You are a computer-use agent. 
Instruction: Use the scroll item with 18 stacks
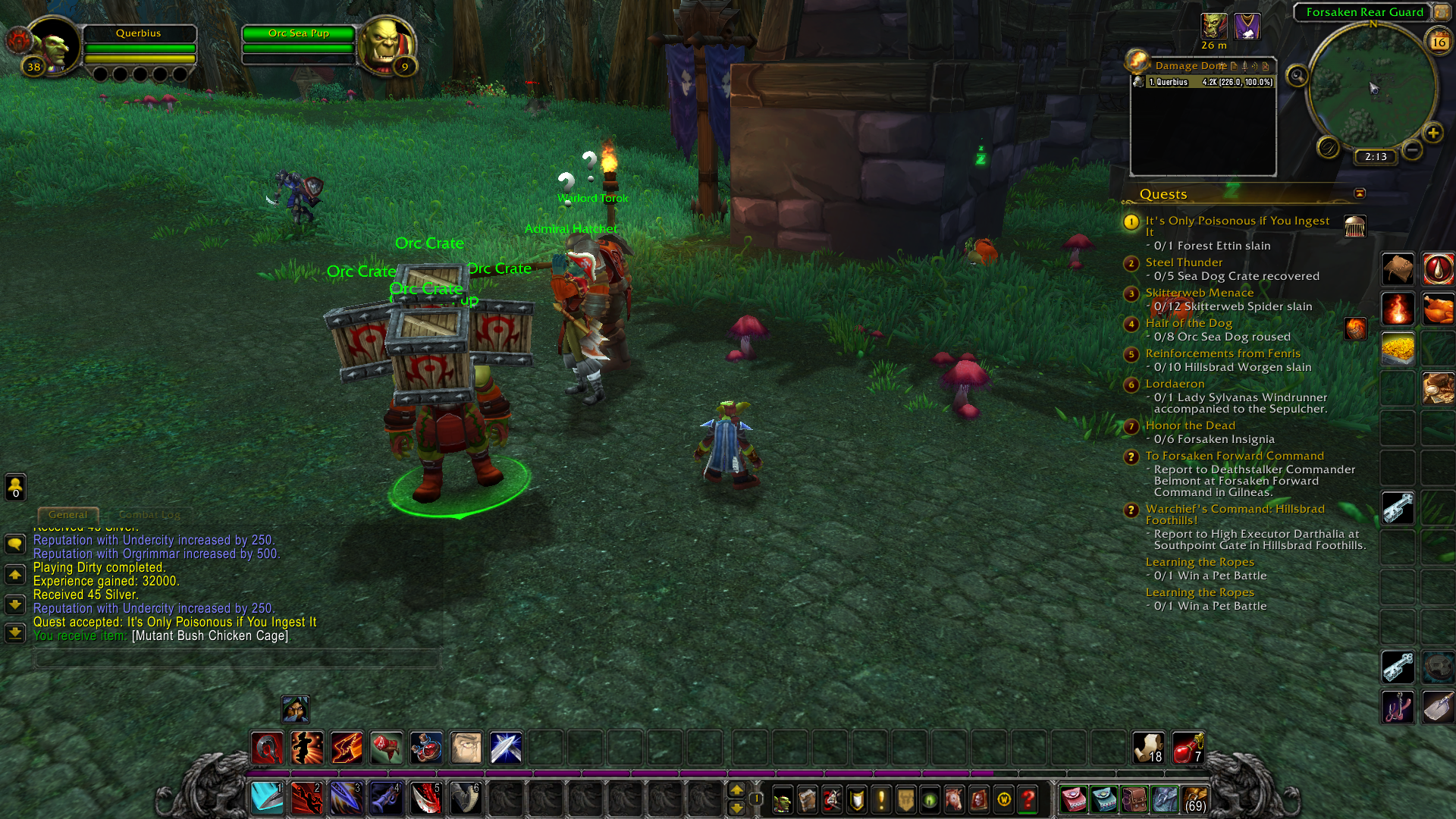(1148, 747)
